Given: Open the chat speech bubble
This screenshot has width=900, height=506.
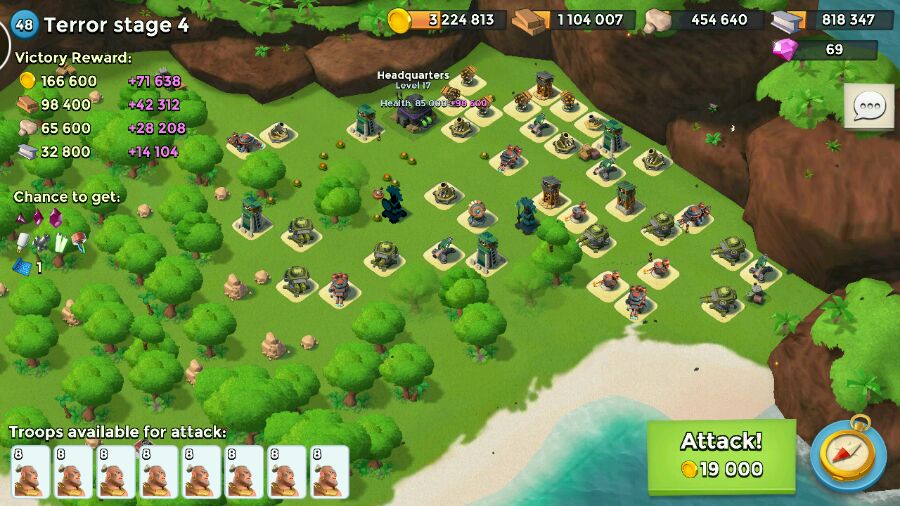Looking at the screenshot, I should [868, 107].
